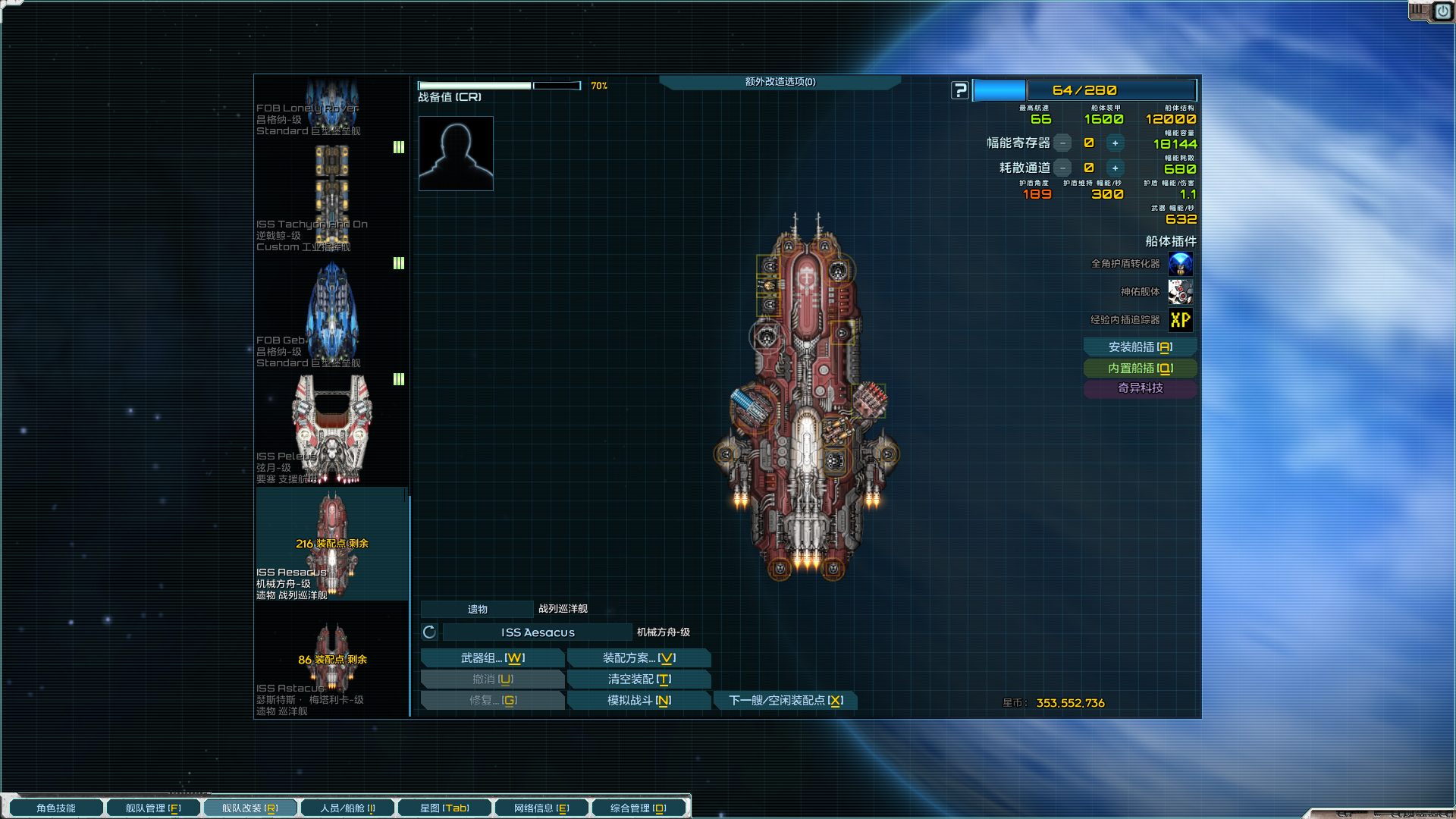Start a simulated battle (模拟战斗)

pyautogui.click(x=639, y=701)
